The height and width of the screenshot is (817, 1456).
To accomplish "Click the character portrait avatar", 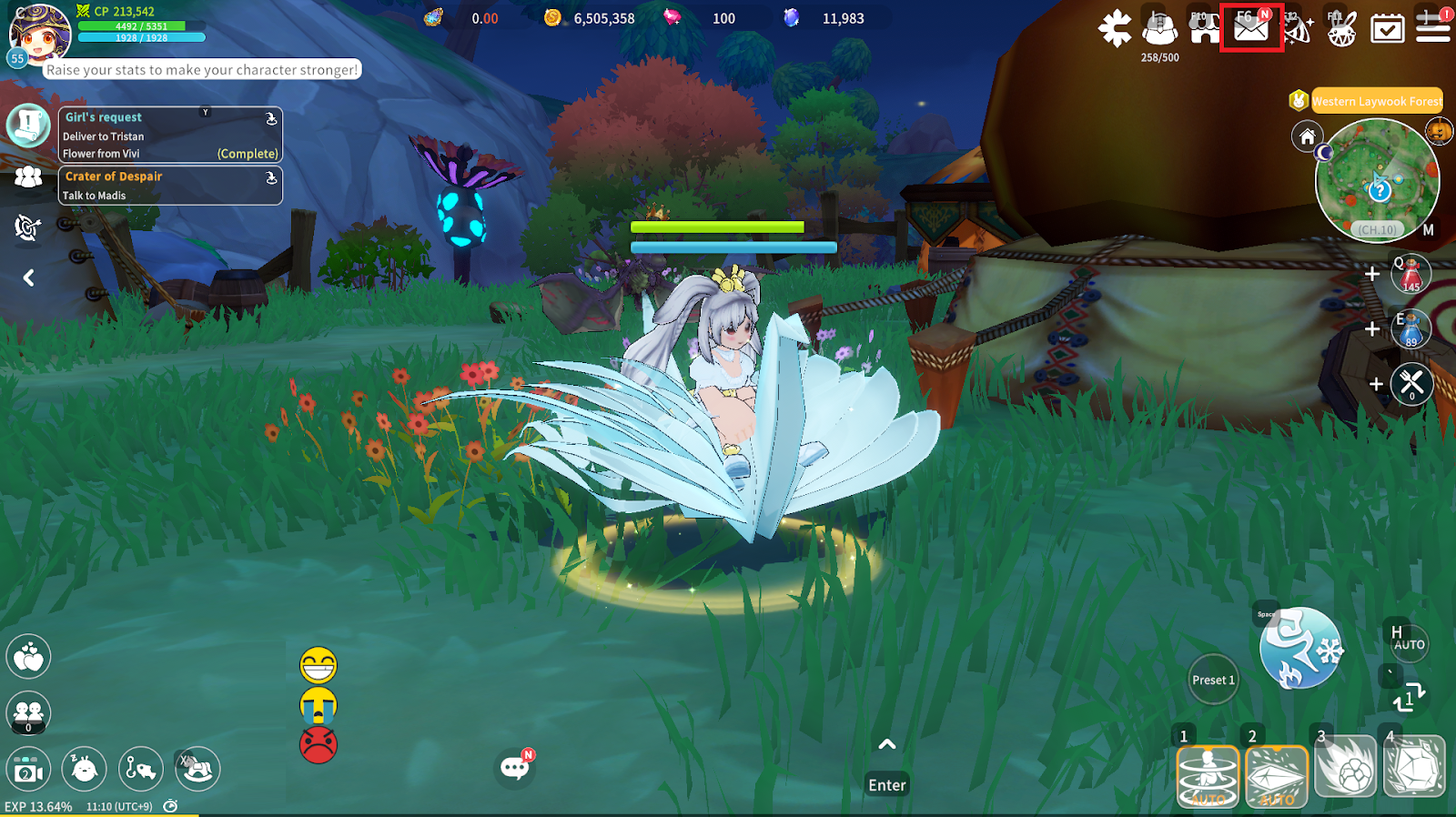I will pyautogui.click(x=39, y=34).
